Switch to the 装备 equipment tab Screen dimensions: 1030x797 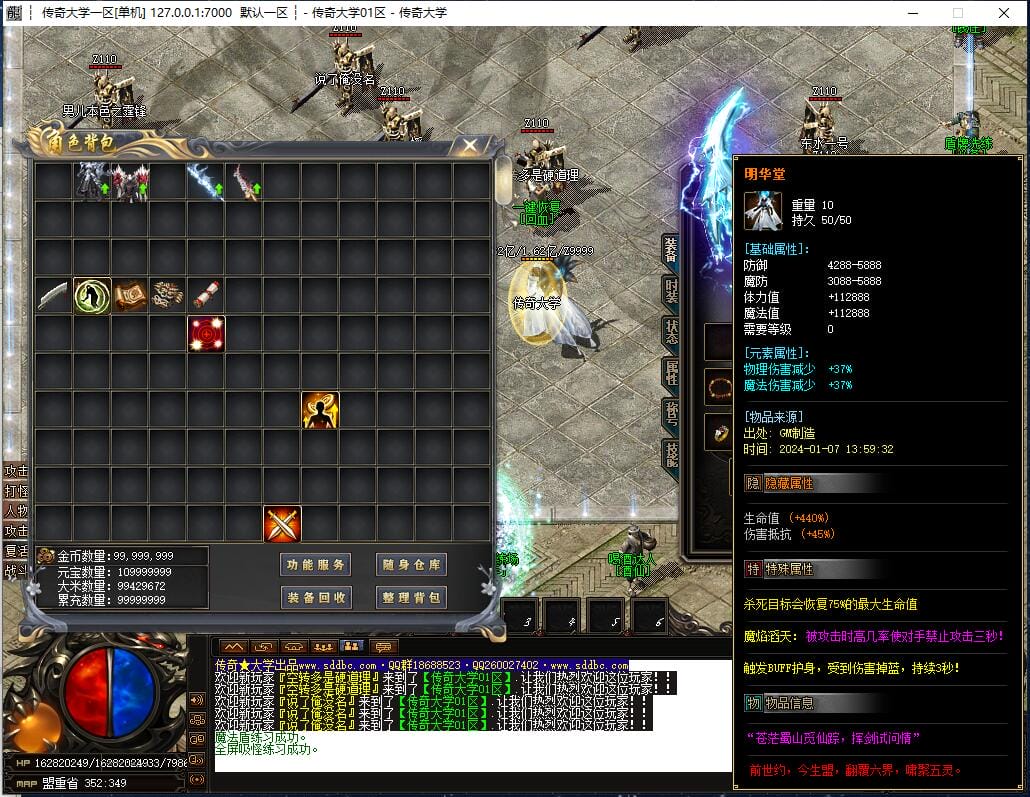(671, 252)
